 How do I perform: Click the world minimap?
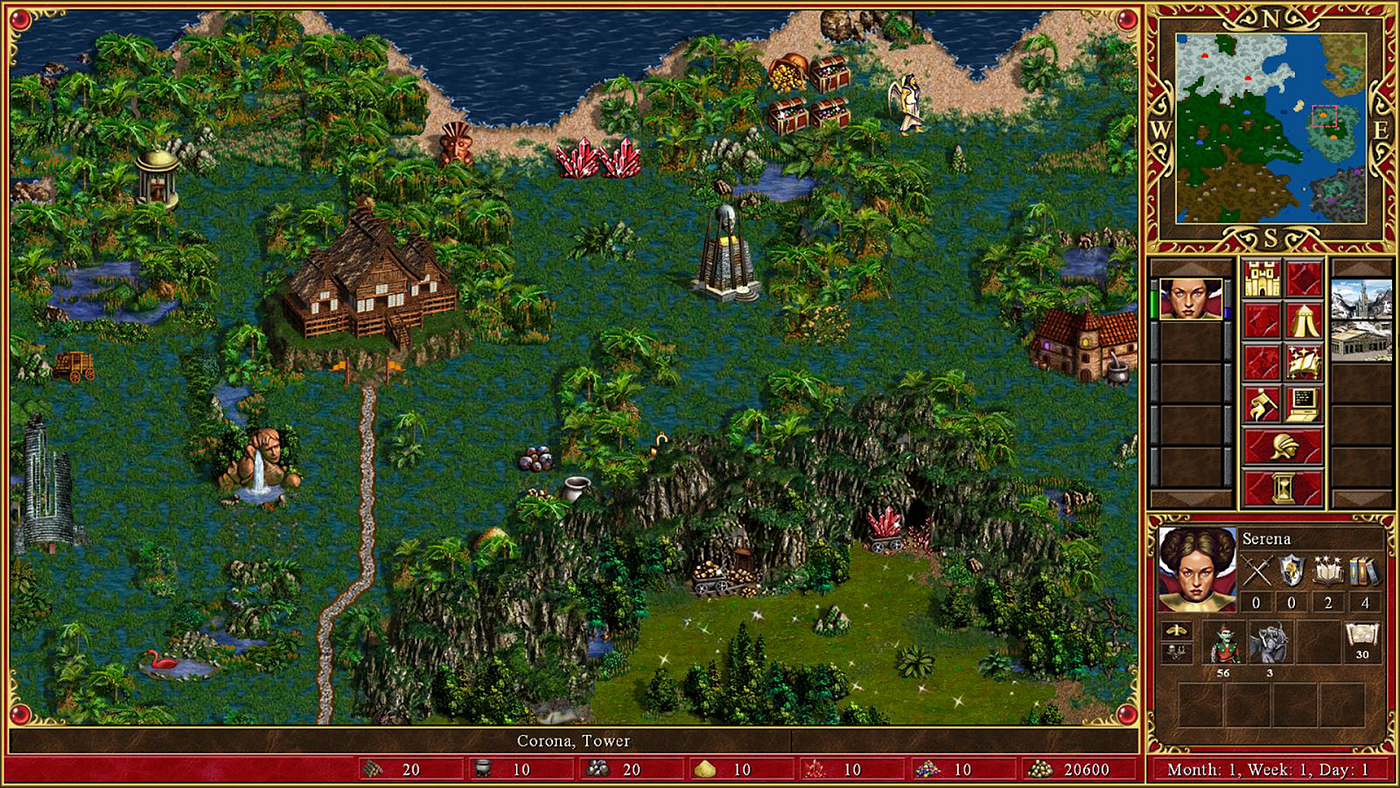[x=1270, y=128]
